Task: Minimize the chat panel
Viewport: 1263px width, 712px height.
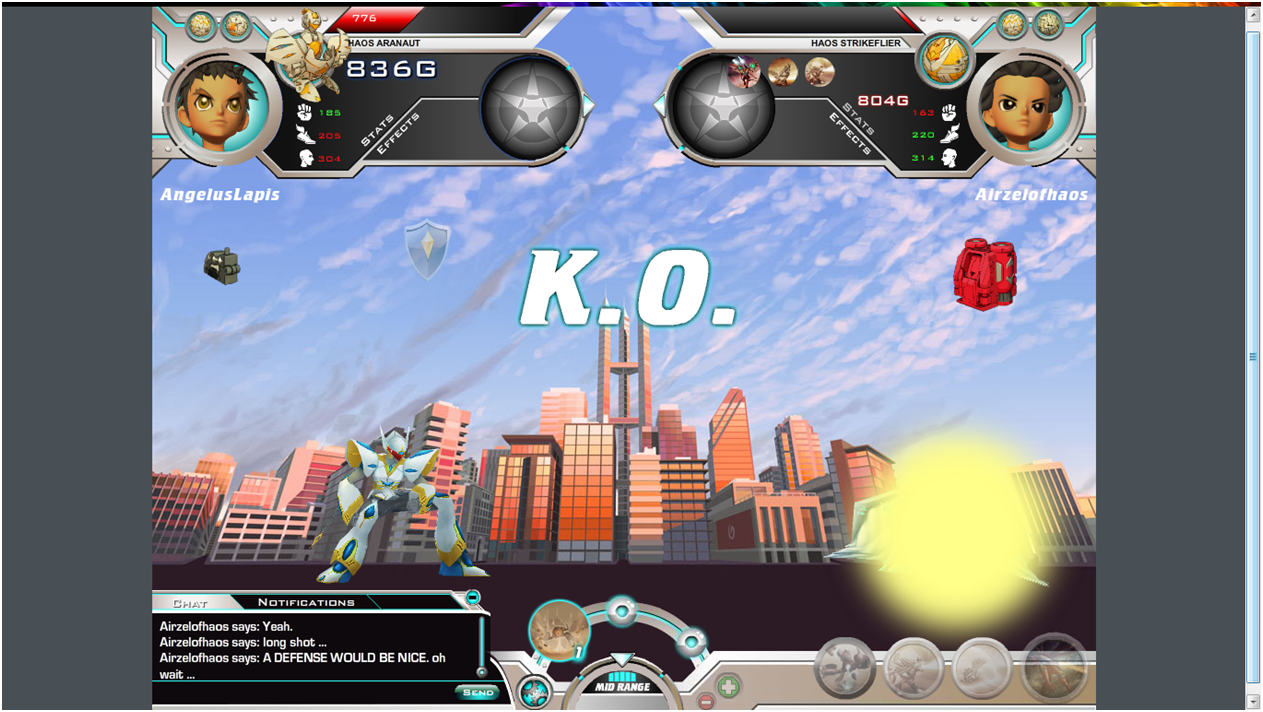Action: click(473, 598)
